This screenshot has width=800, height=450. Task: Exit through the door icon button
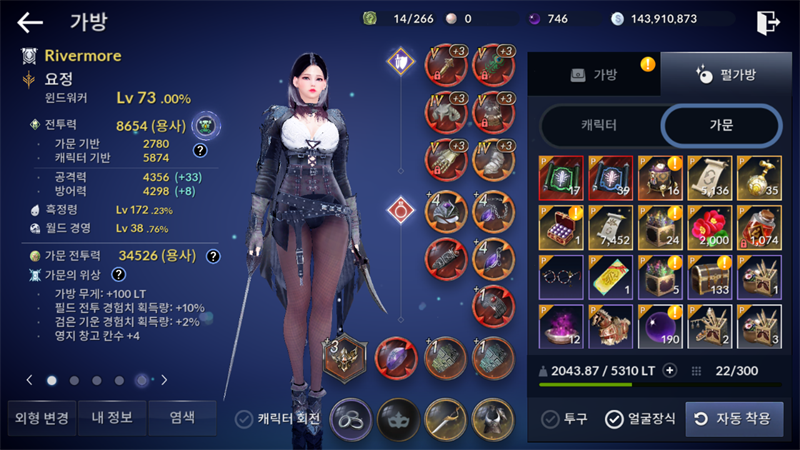click(x=767, y=21)
